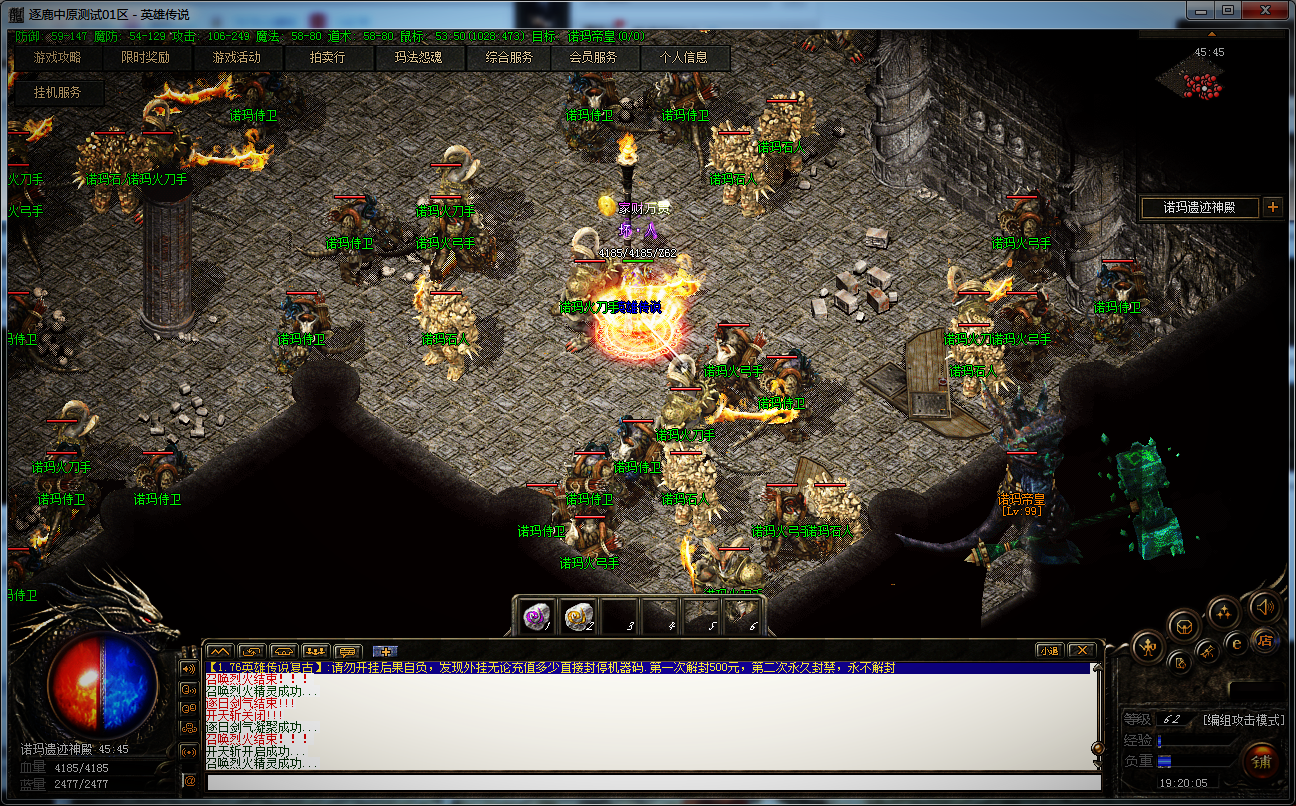Select the purple swirl stone in hotbar slot 1
This screenshot has height=806, width=1296.
coord(539,616)
